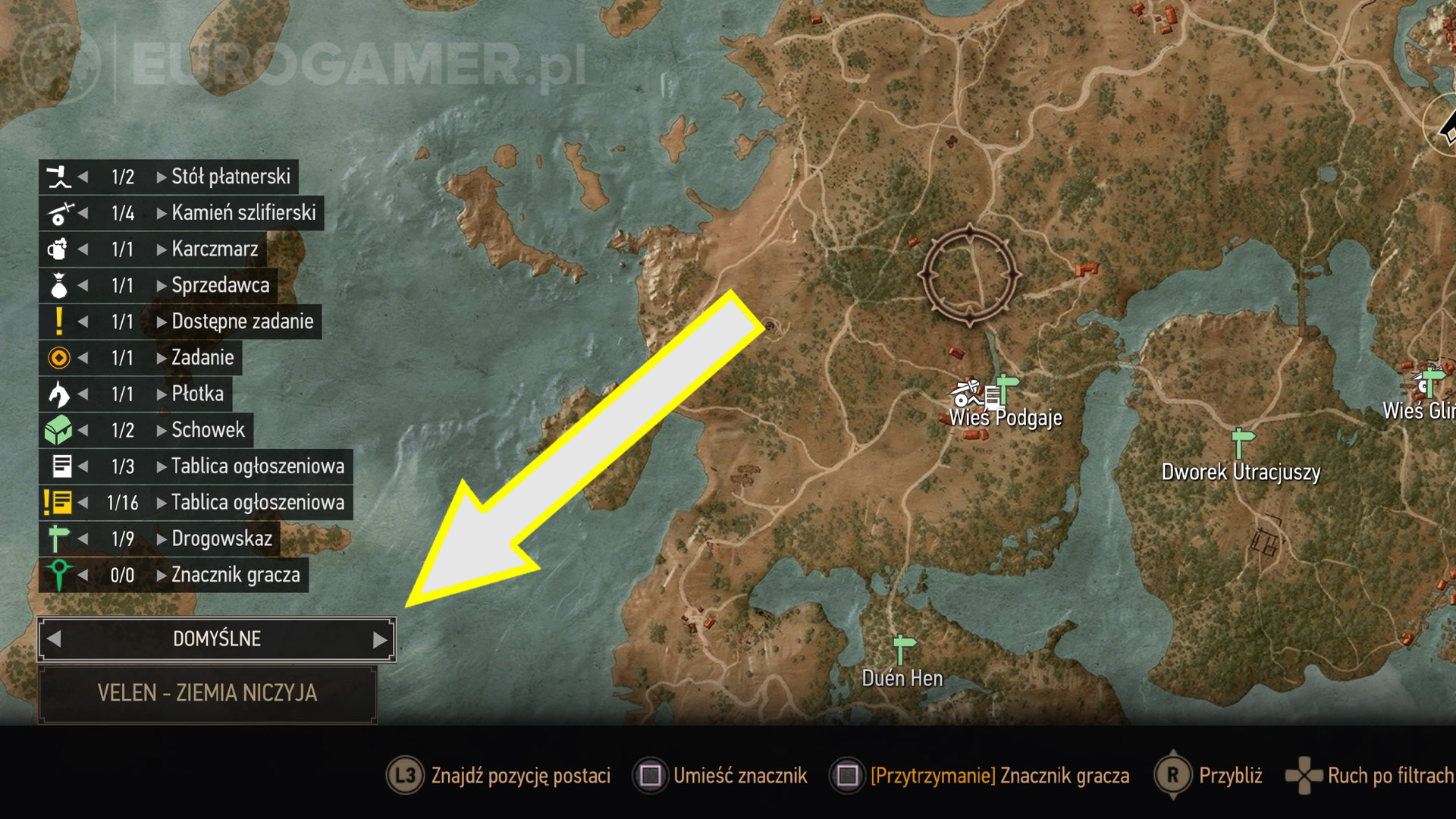Choose the Drogowskaz signpost filter
Viewport: 1456px width, 819px height.
click(x=221, y=539)
